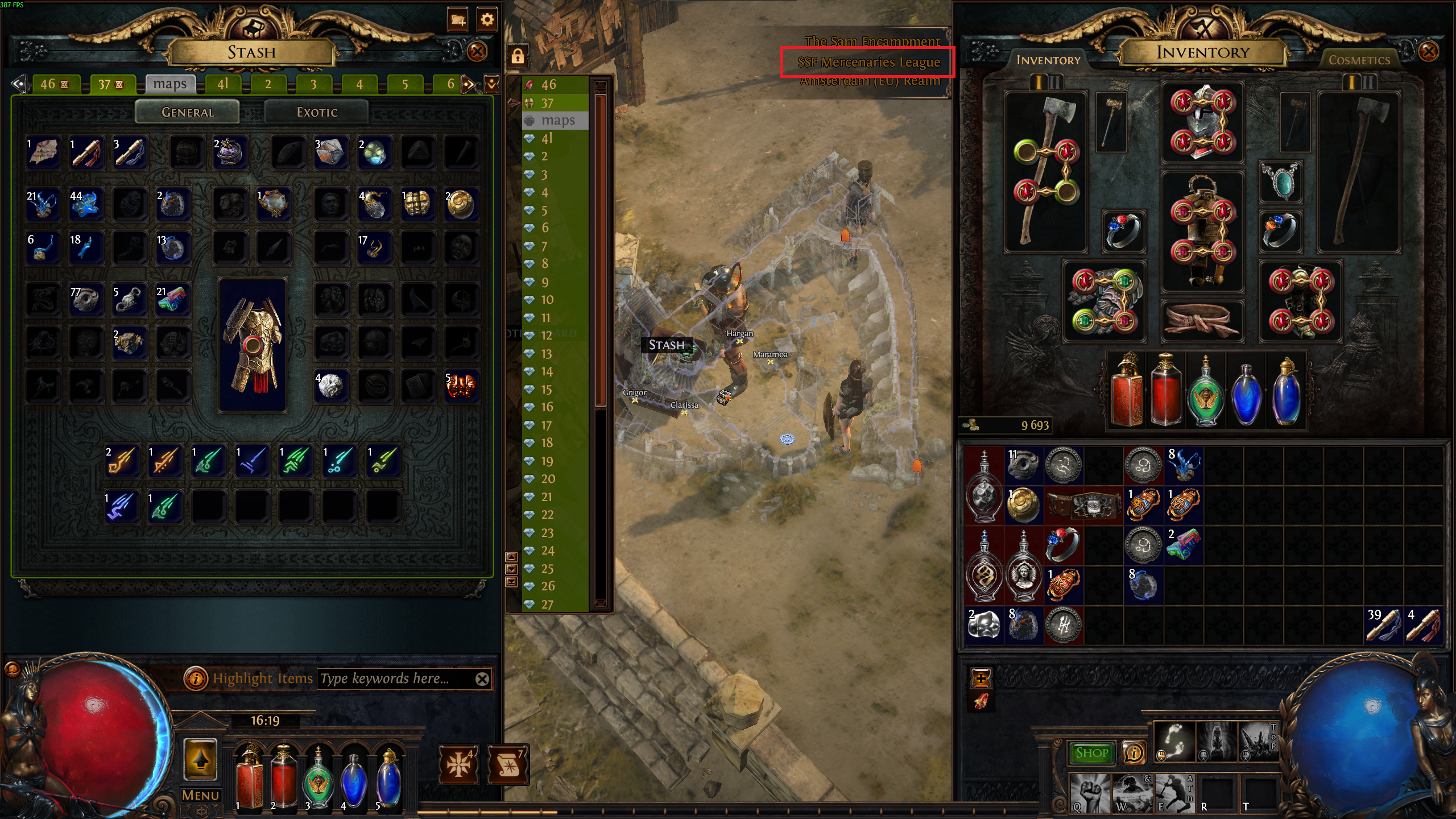Open the Menu button

coord(200,795)
